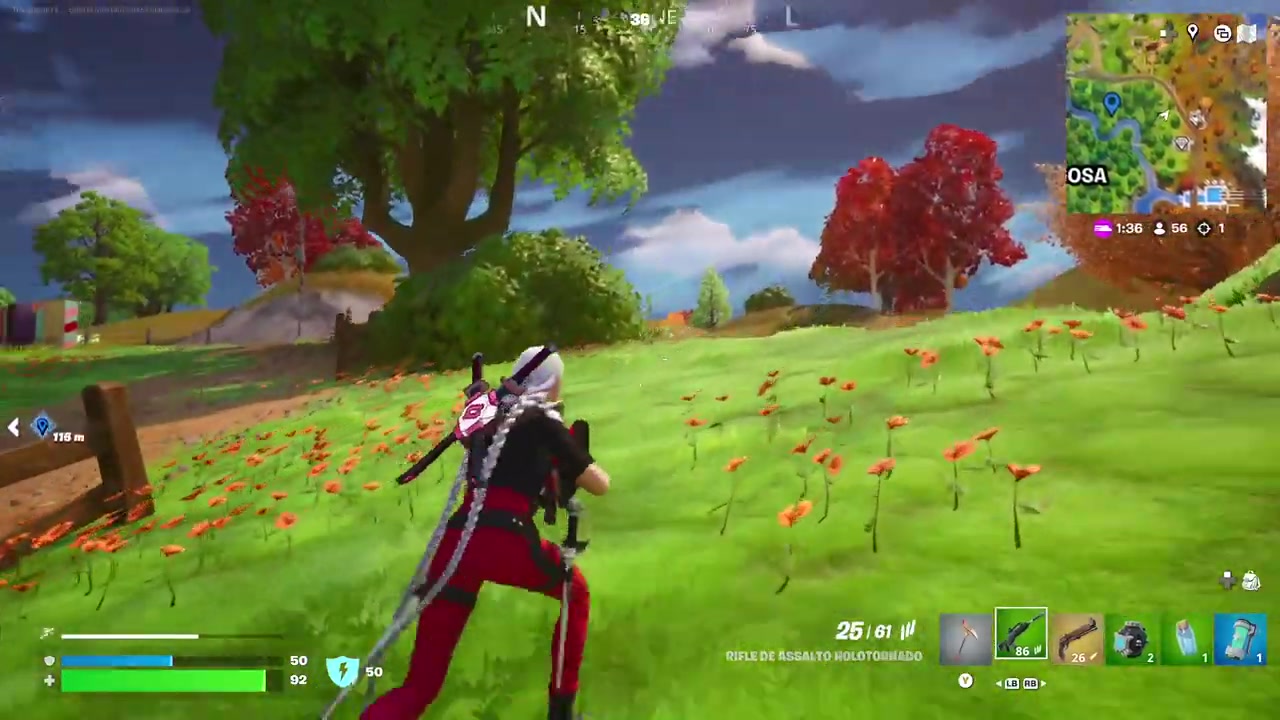Image resolution: width=1280 pixels, height=720 pixels.
Task: Click the layered squares icon above the minimap
Action: (x=1222, y=33)
